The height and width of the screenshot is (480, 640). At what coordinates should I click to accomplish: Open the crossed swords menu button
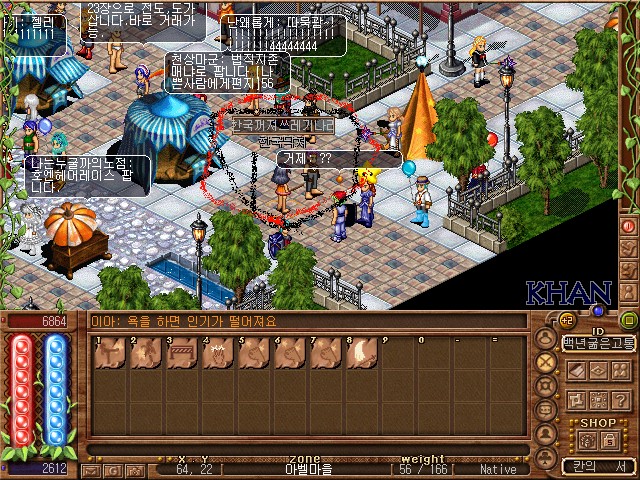(x=545, y=362)
